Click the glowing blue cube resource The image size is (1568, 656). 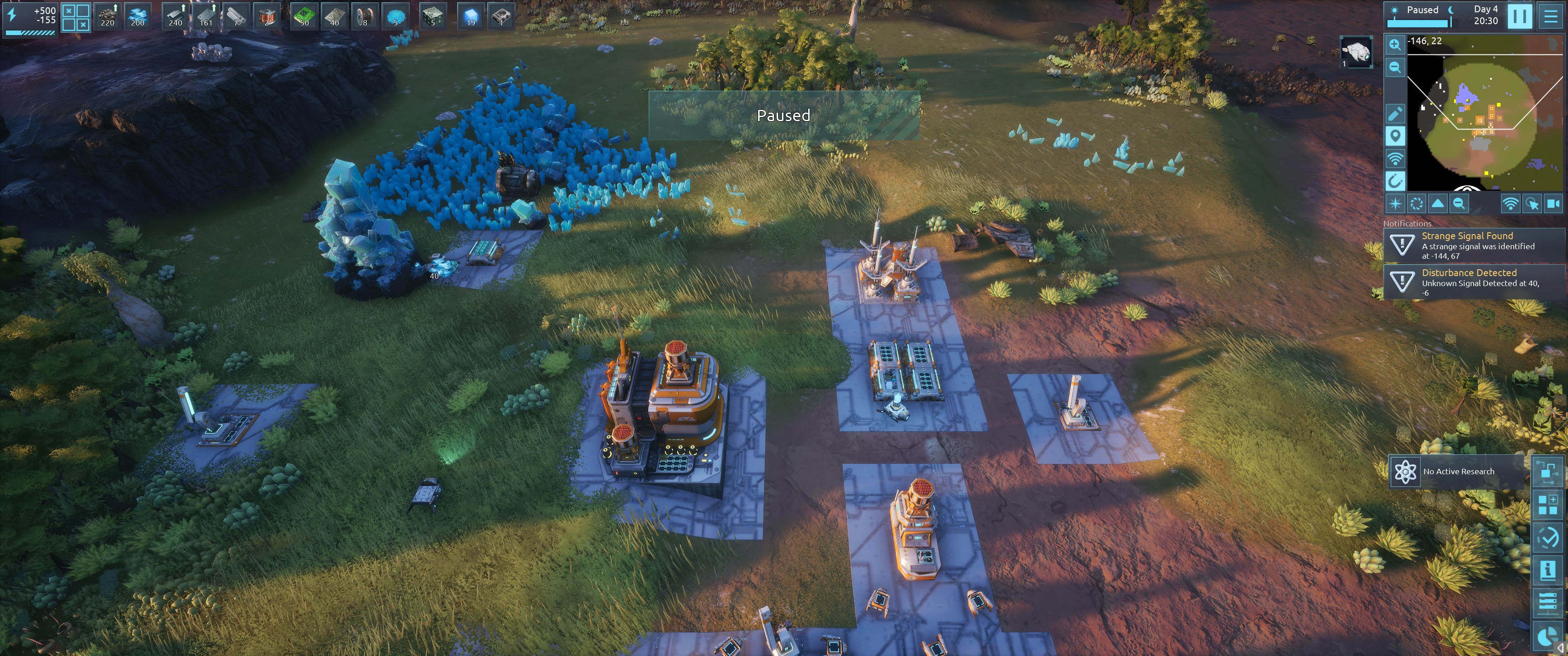coord(470,16)
